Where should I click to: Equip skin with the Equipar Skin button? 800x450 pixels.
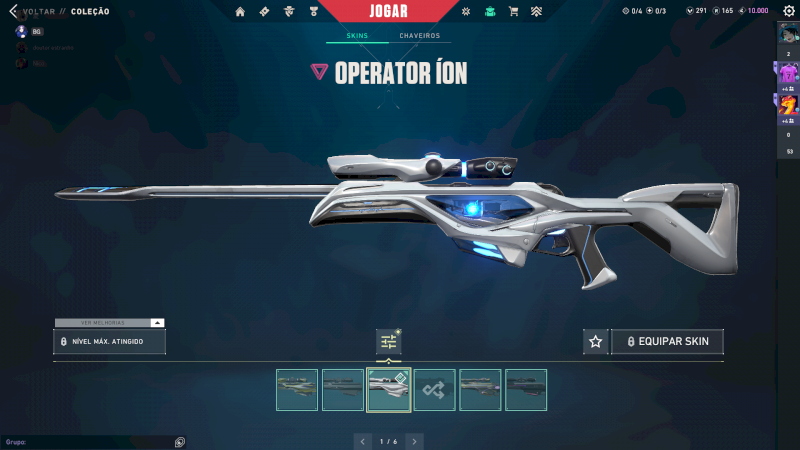[x=667, y=342]
